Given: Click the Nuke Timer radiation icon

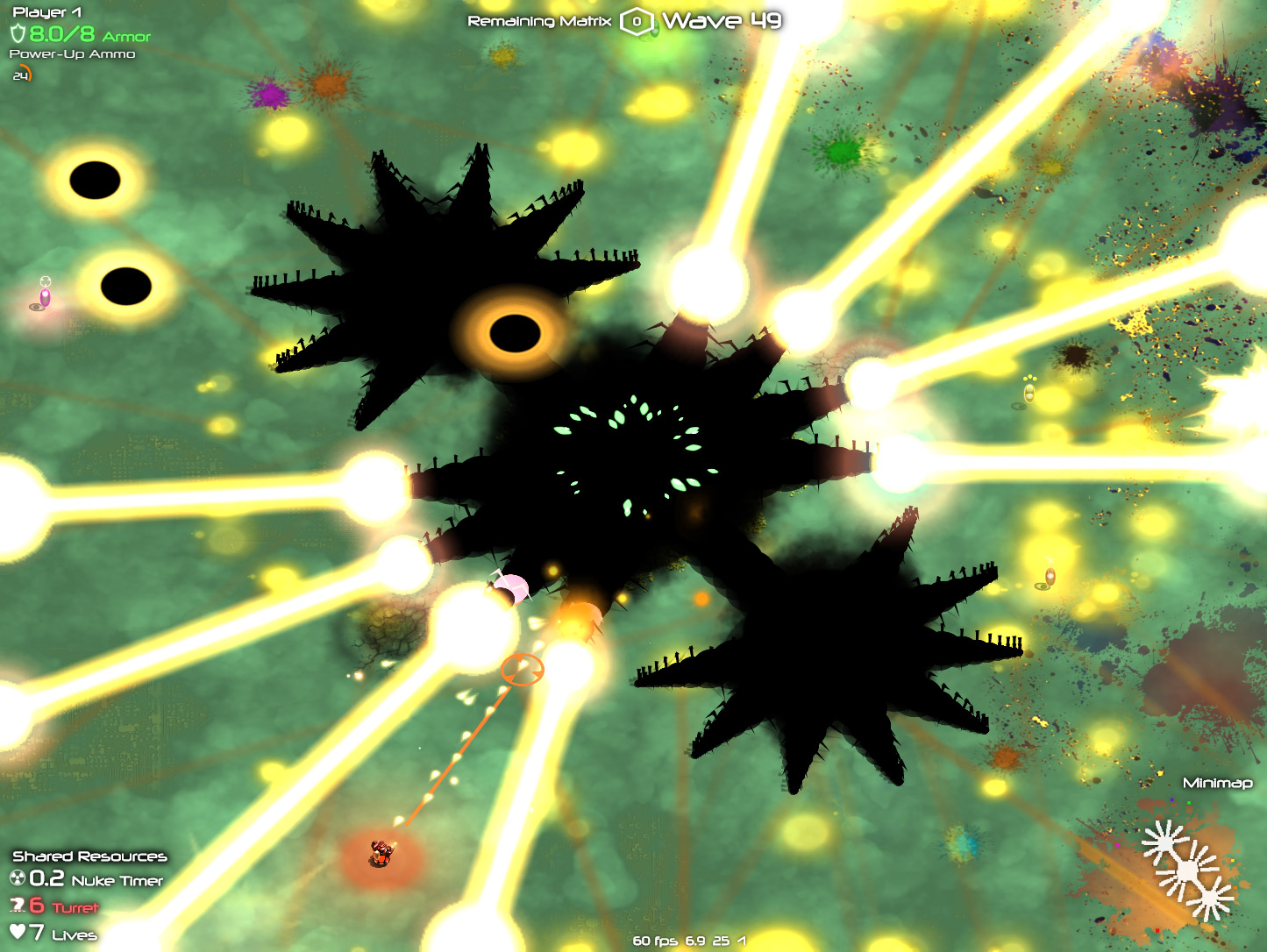Looking at the screenshot, I should [18, 878].
